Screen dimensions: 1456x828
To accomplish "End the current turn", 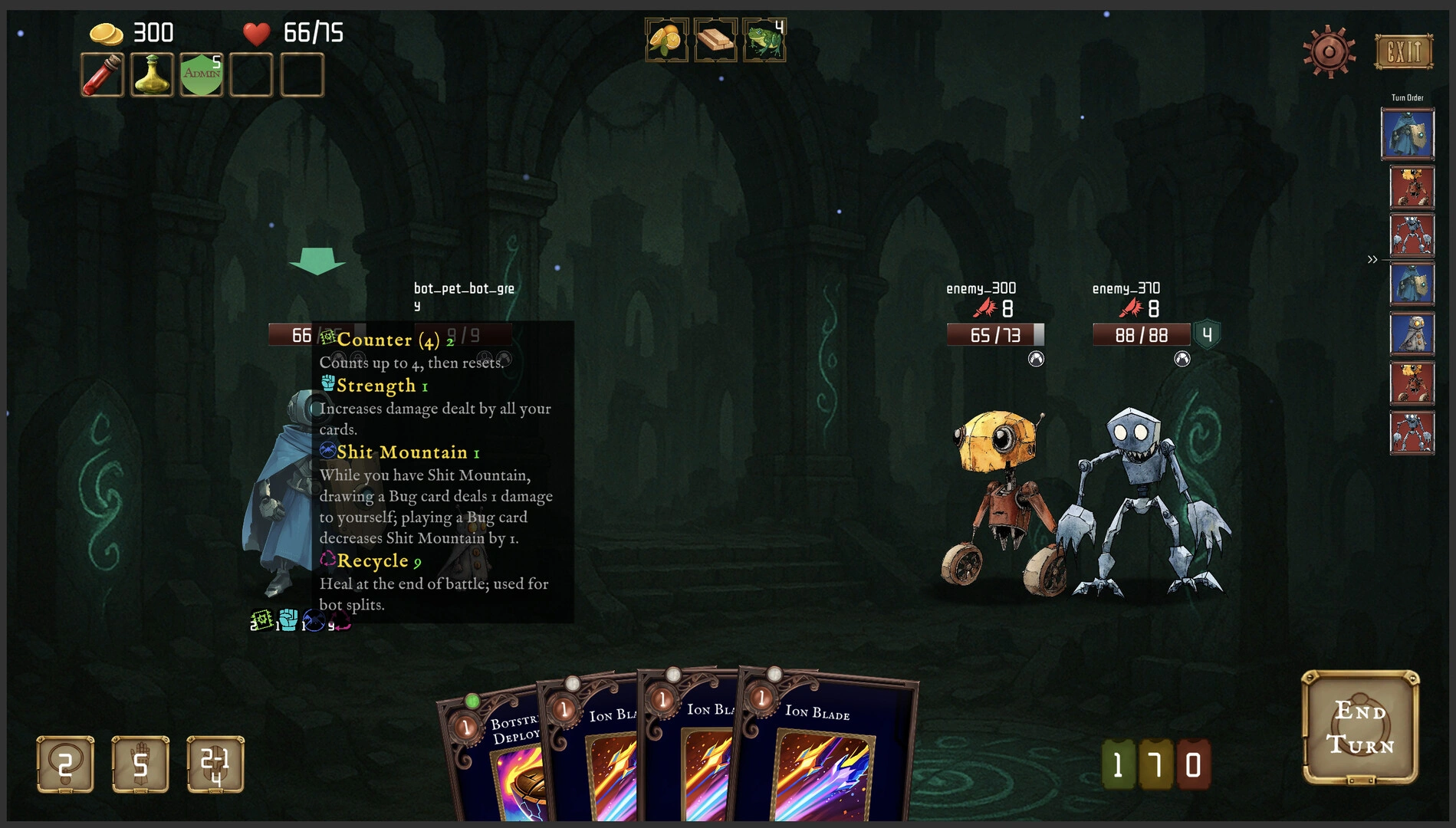I will (x=1360, y=728).
